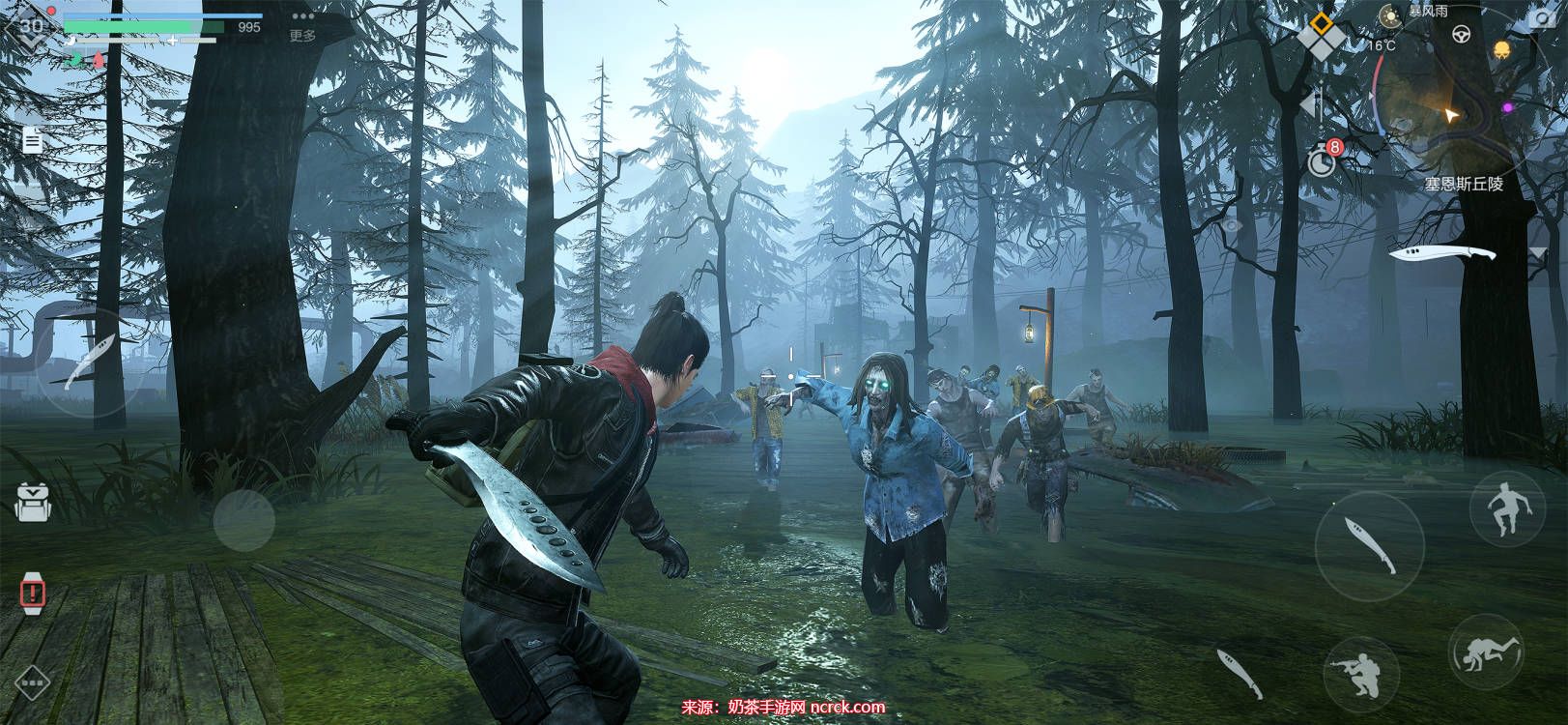
Task: Open the document notes icon
Action: (33, 140)
